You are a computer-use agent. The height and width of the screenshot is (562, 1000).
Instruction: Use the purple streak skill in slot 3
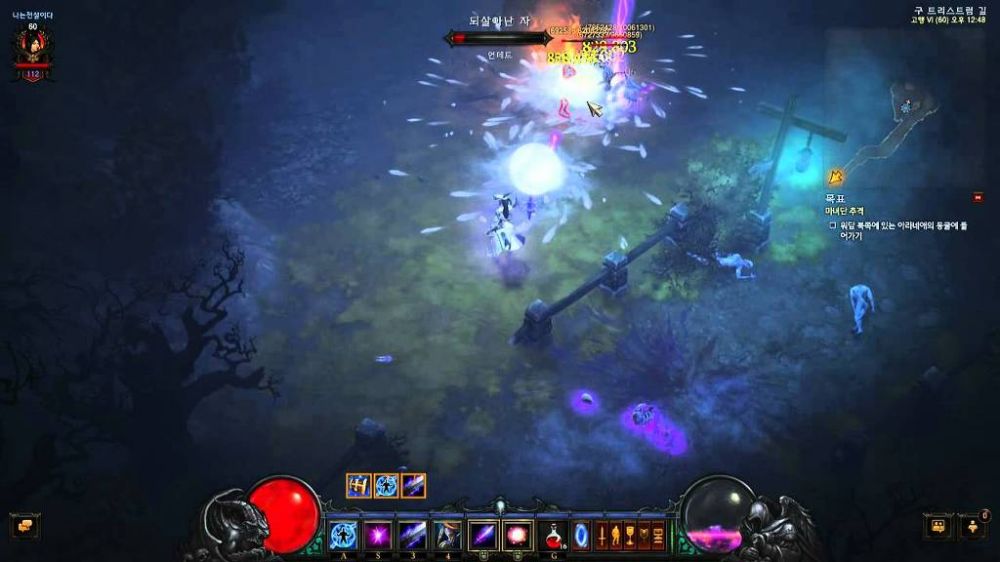coord(413,535)
